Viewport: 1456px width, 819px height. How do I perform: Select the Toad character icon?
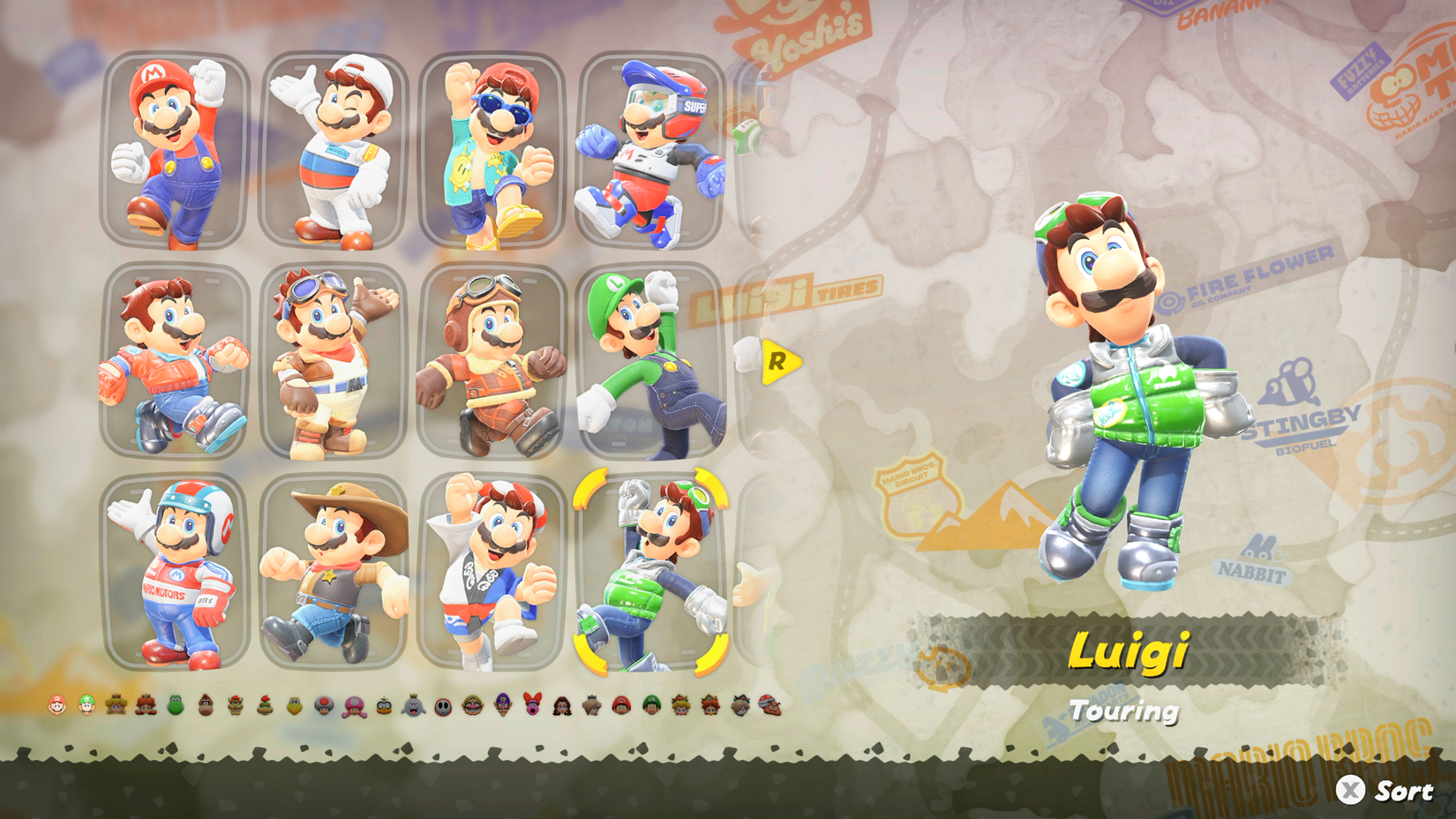(323, 704)
